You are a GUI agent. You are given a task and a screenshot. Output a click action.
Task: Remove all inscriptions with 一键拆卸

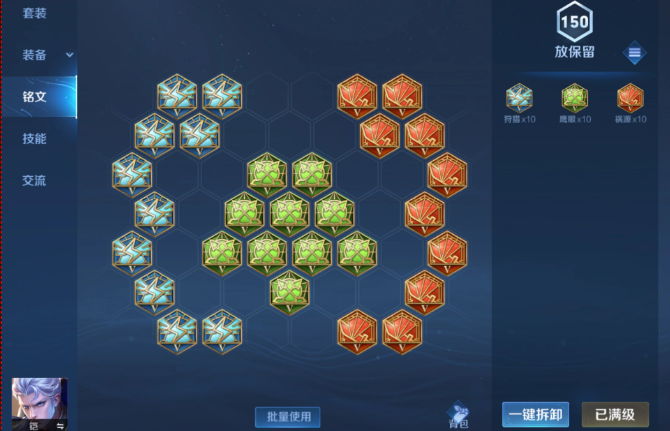click(x=535, y=414)
